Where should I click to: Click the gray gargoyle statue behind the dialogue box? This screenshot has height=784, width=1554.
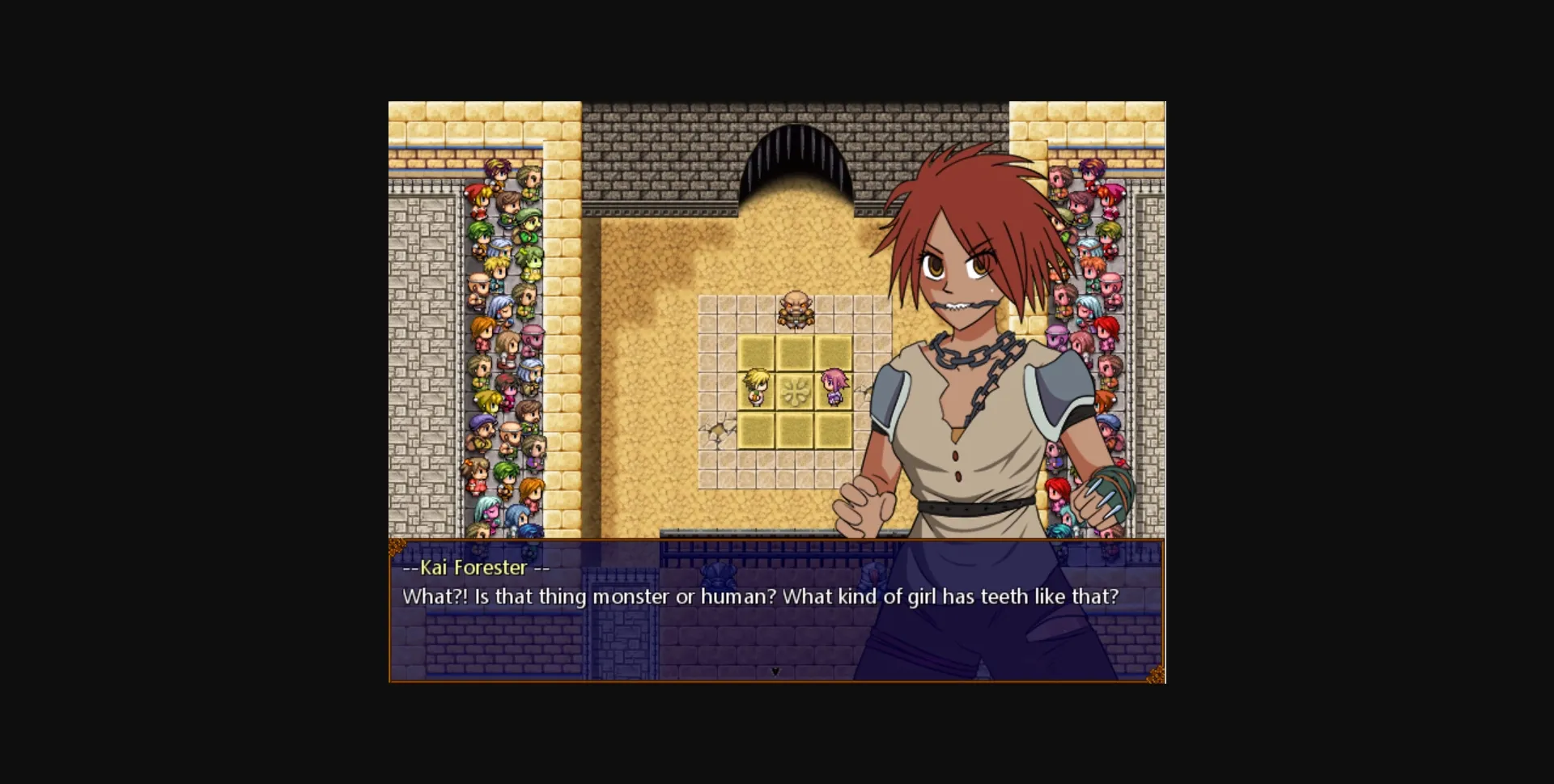pos(719,576)
